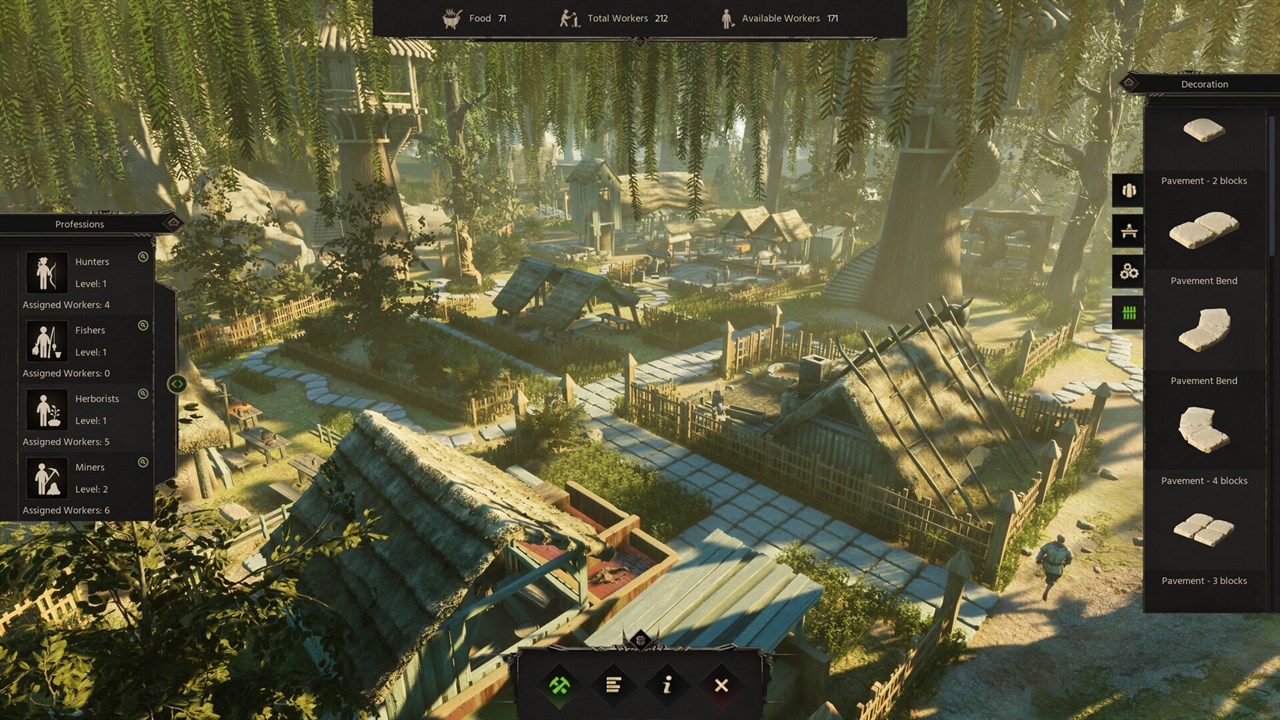The height and width of the screenshot is (720, 1280).
Task: Show the information panel via the i button
Action: point(667,685)
